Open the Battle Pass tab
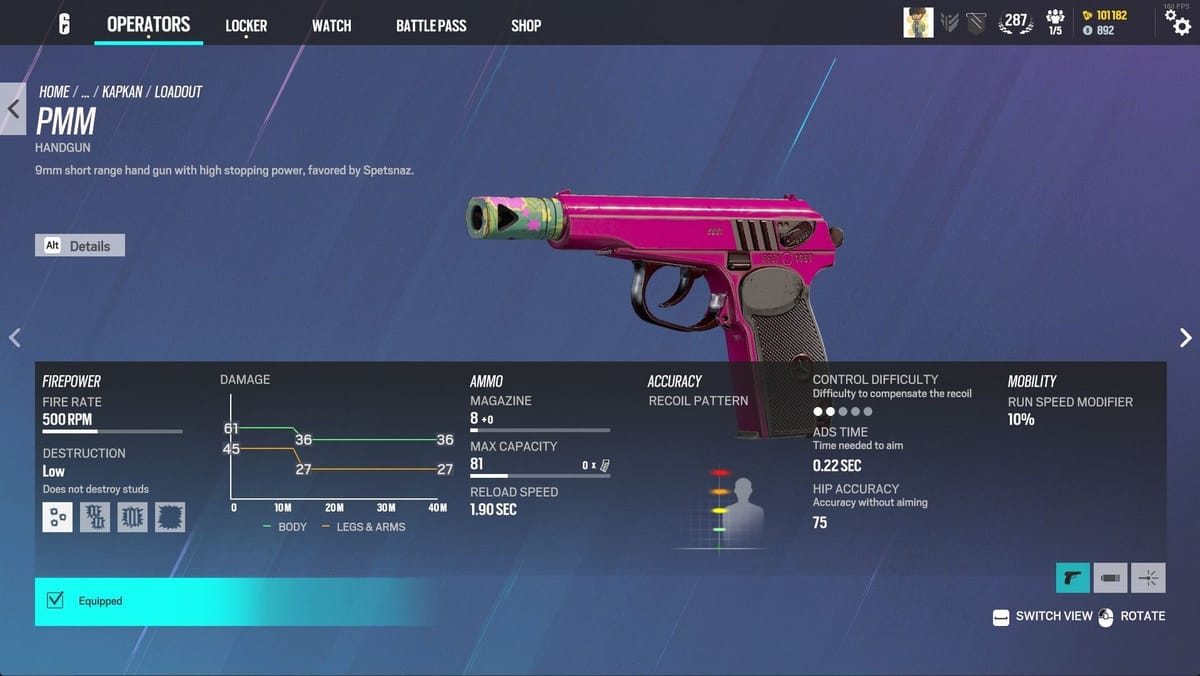The image size is (1200, 676). [431, 26]
